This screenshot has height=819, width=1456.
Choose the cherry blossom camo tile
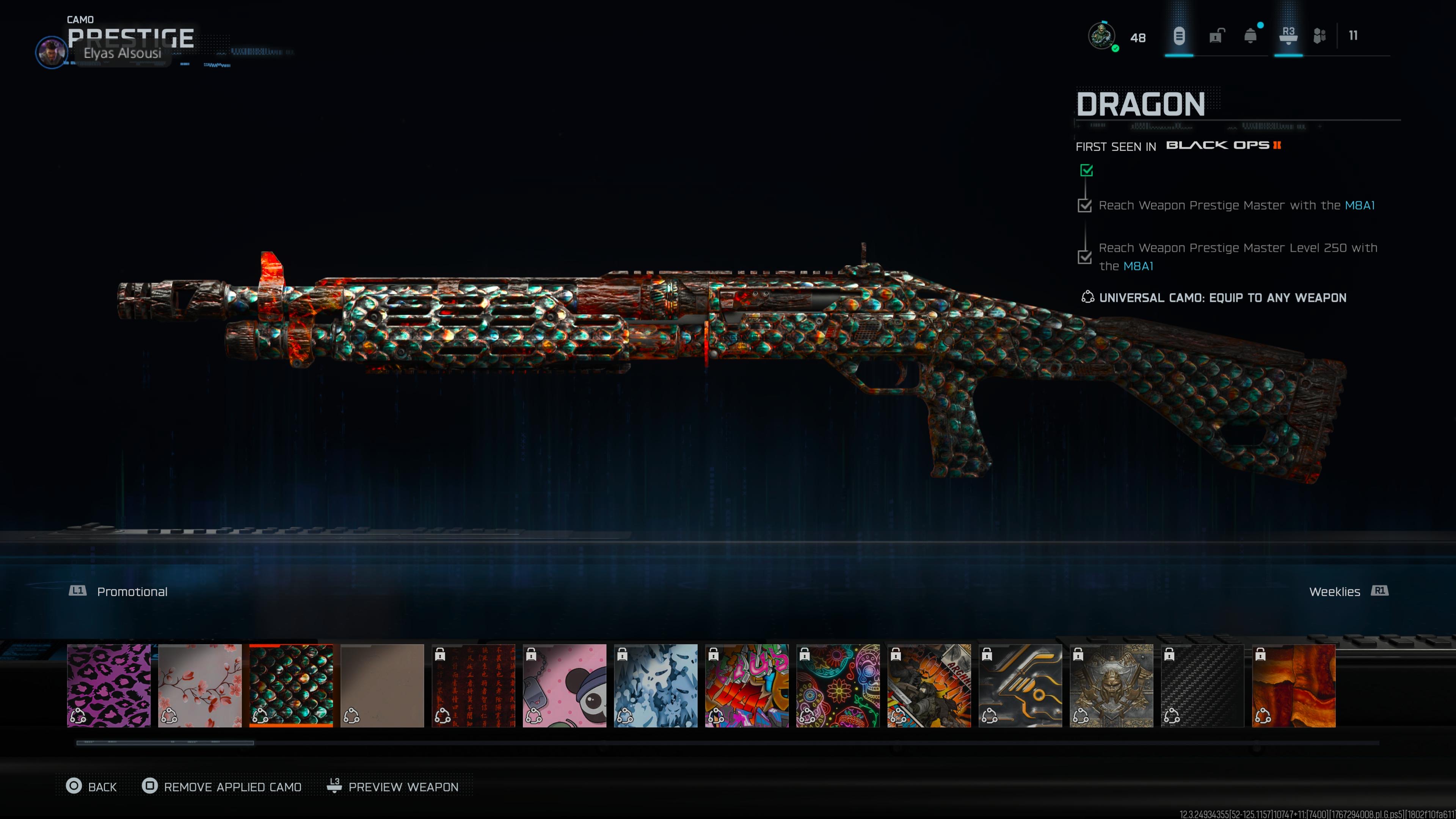tap(199, 685)
